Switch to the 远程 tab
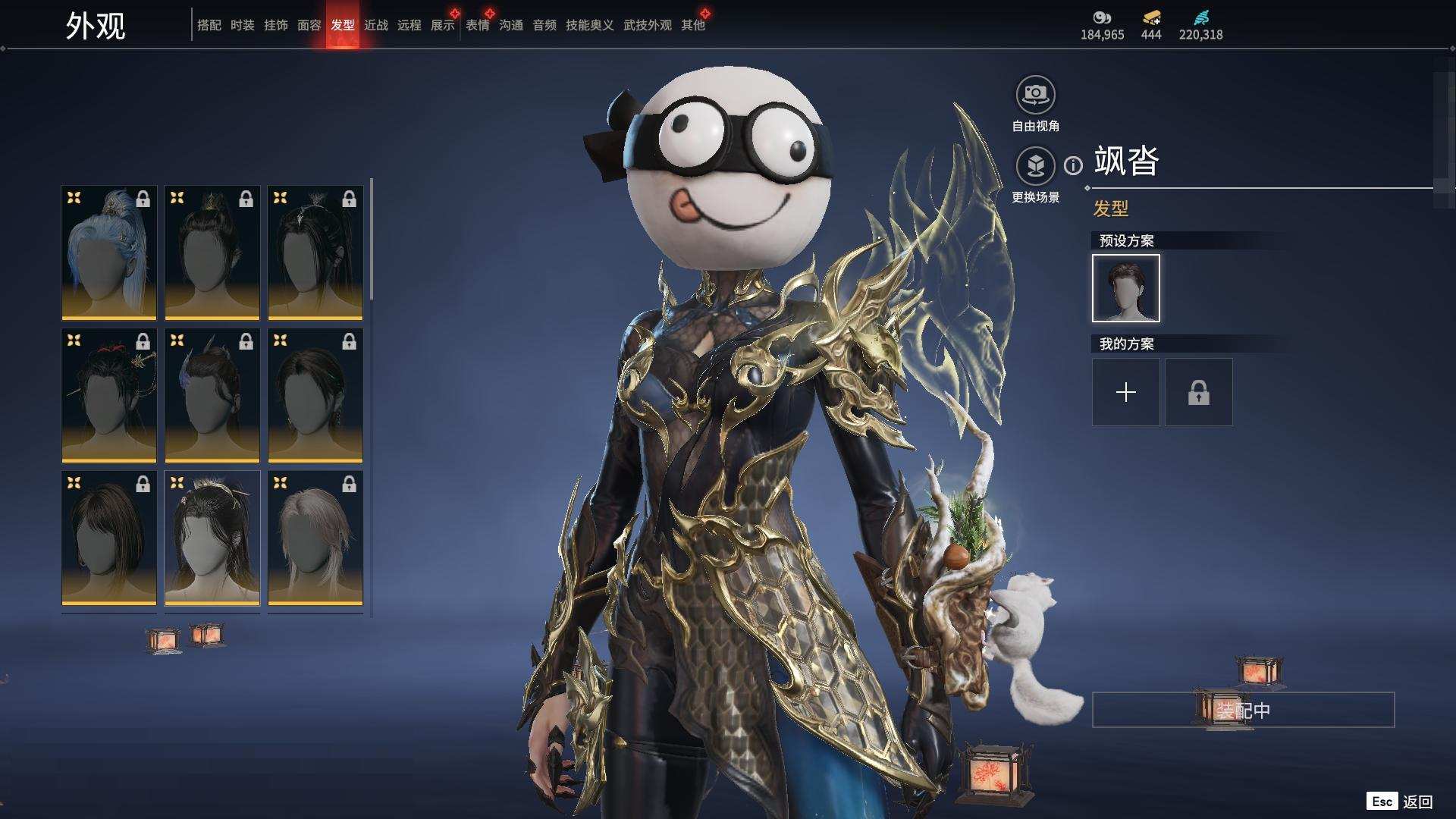The image size is (1456, 819). (409, 25)
